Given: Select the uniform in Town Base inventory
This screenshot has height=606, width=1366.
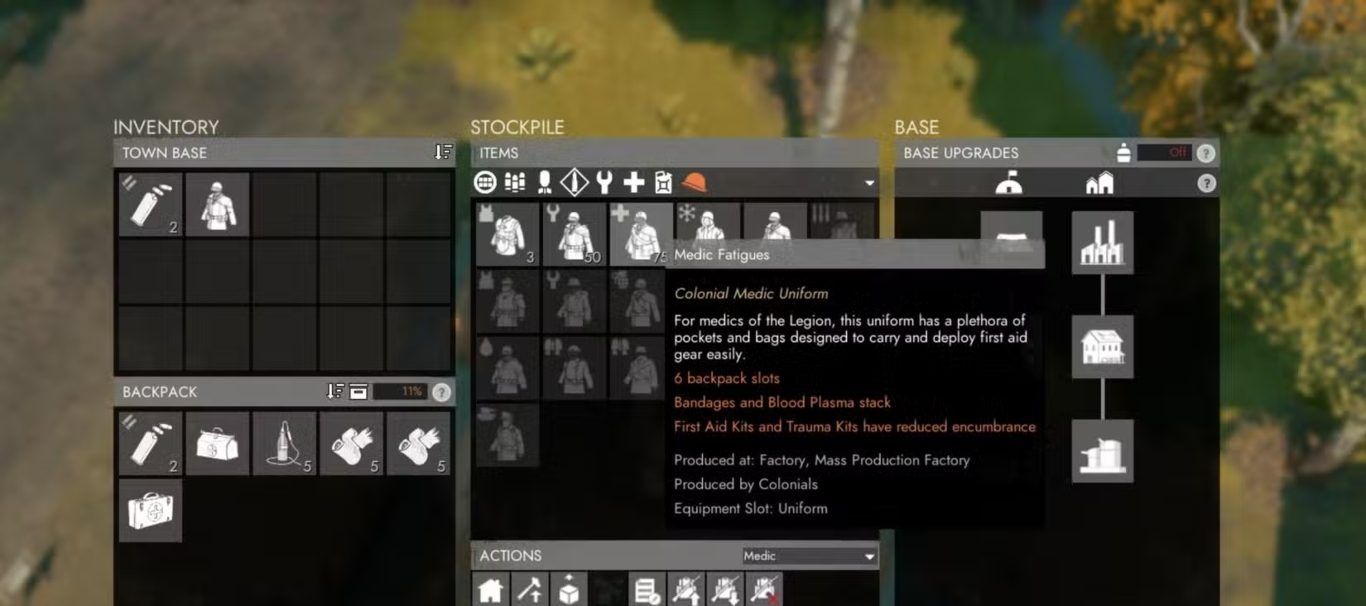Looking at the screenshot, I should 217,205.
